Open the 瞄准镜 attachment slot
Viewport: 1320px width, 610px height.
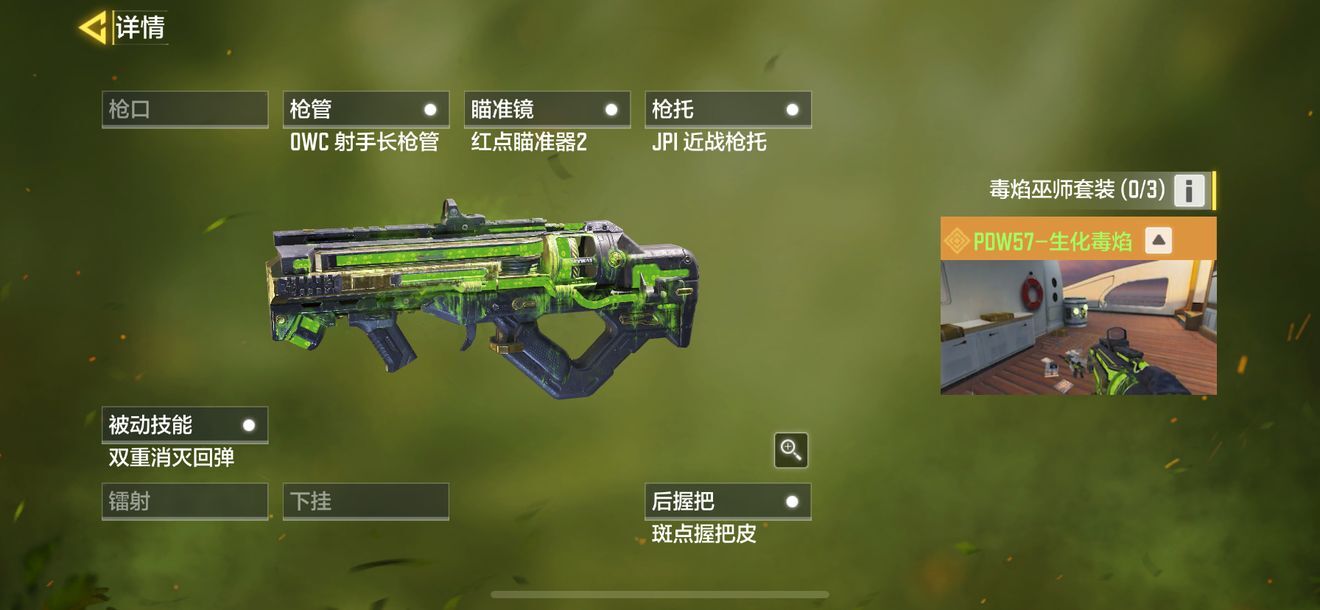(547, 109)
